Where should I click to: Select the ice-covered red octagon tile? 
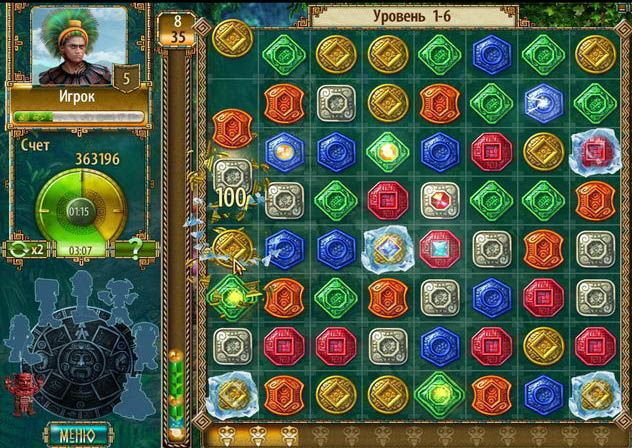(593, 151)
